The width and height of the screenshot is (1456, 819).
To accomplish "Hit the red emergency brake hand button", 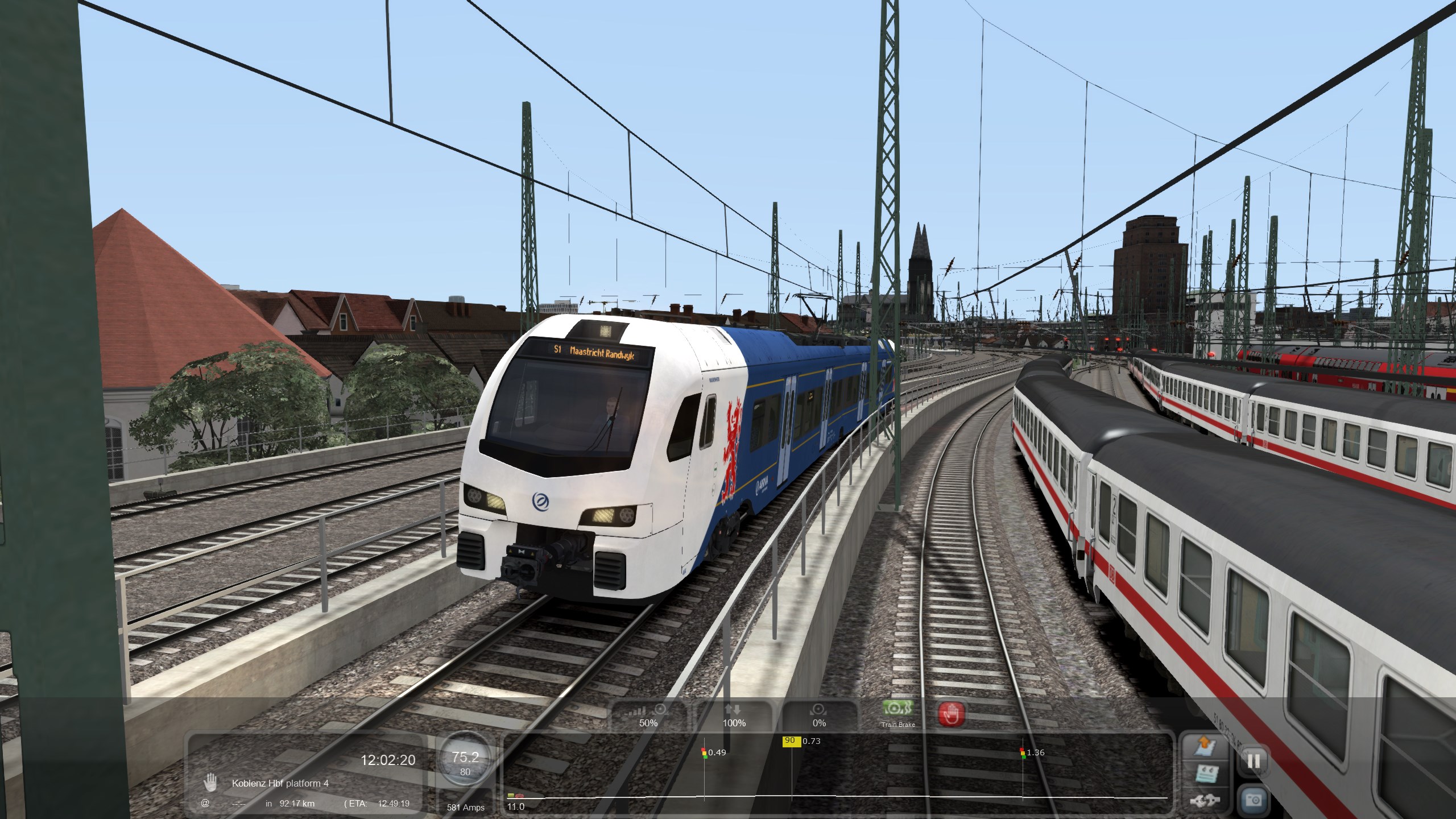I will (x=952, y=714).
